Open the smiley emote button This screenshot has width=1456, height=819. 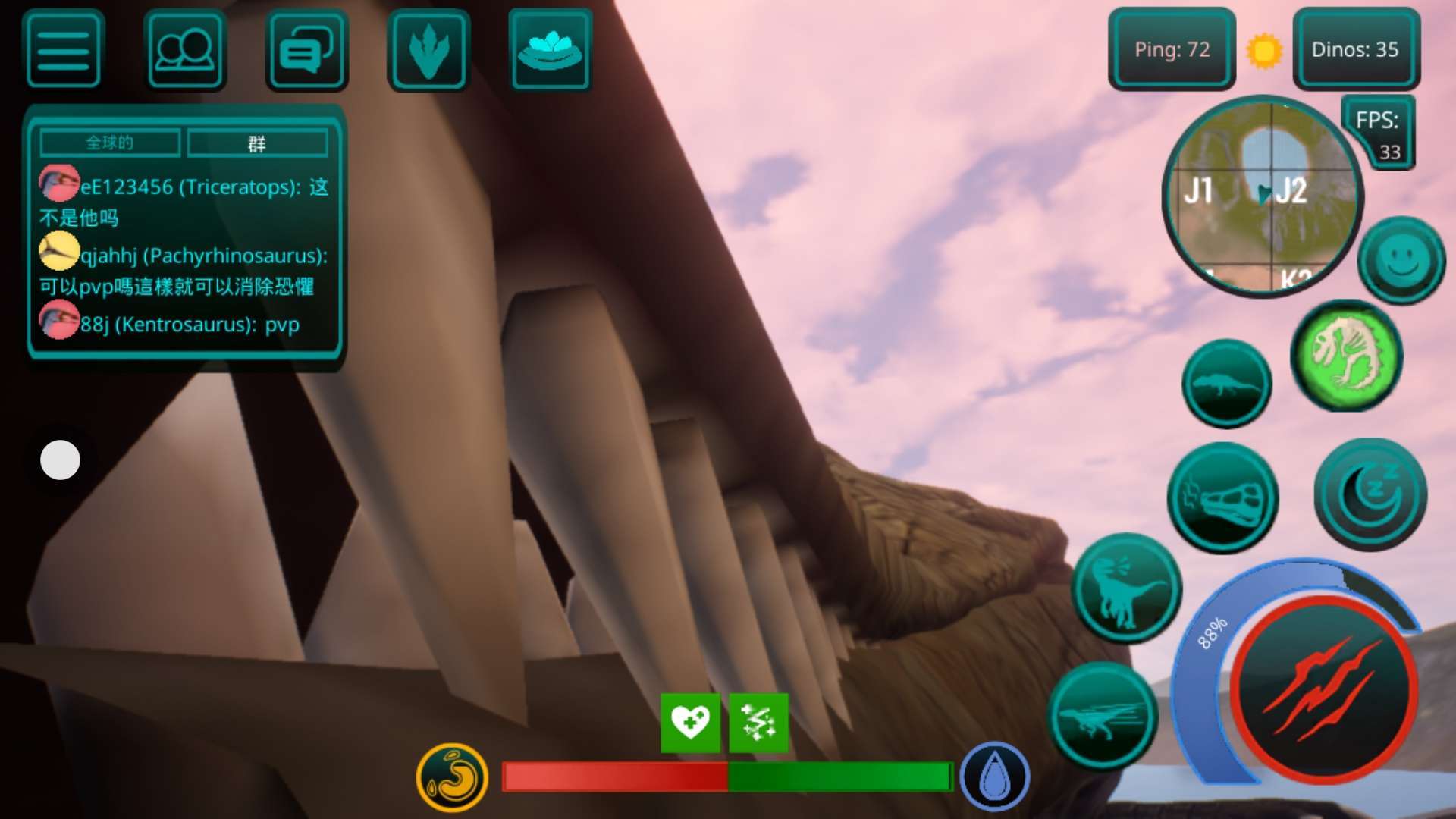pyautogui.click(x=1401, y=260)
